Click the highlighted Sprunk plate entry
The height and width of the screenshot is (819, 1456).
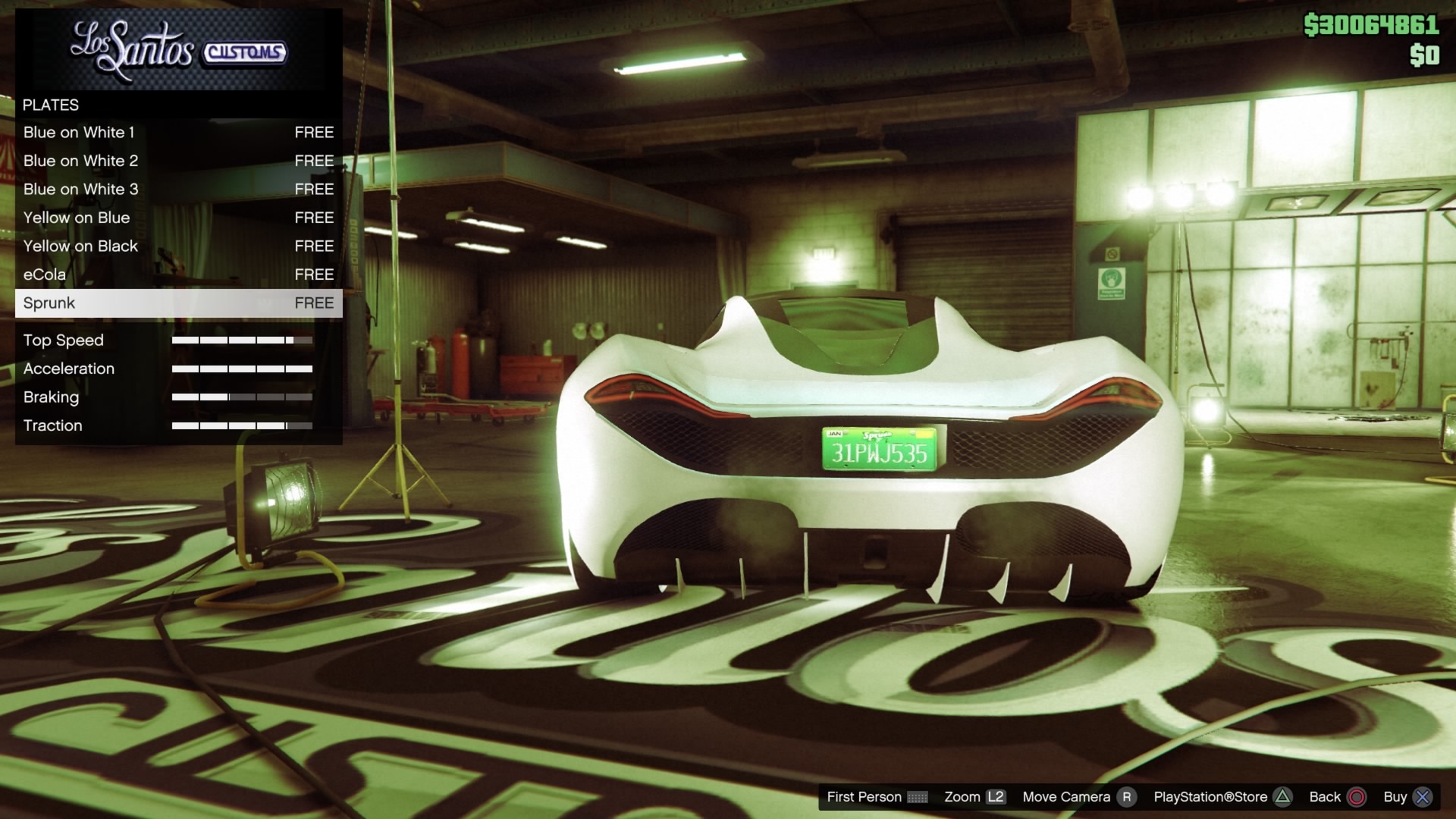pyautogui.click(x=178, y=303)
